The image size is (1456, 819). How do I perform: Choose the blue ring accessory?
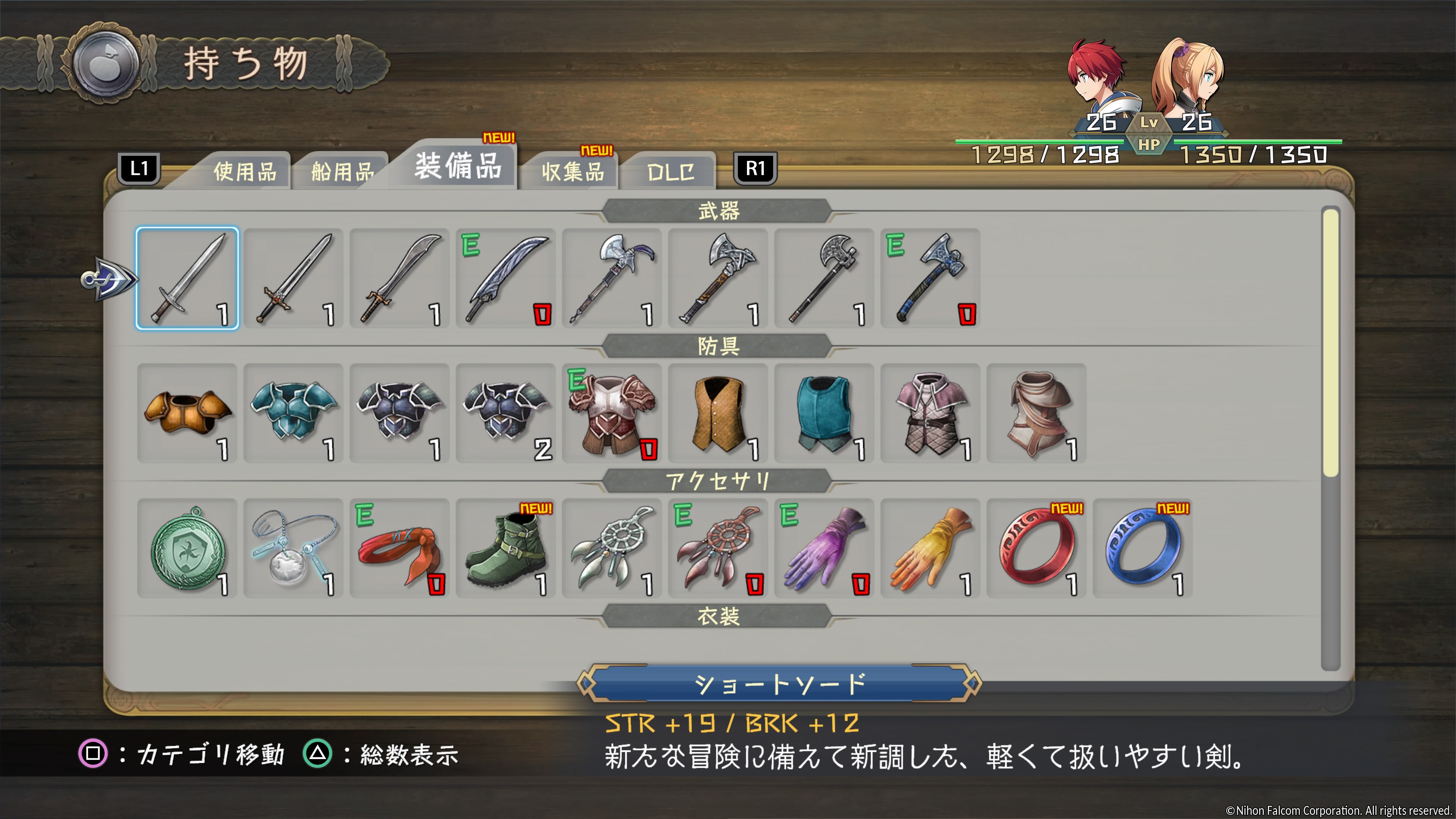coord(1143,548)
